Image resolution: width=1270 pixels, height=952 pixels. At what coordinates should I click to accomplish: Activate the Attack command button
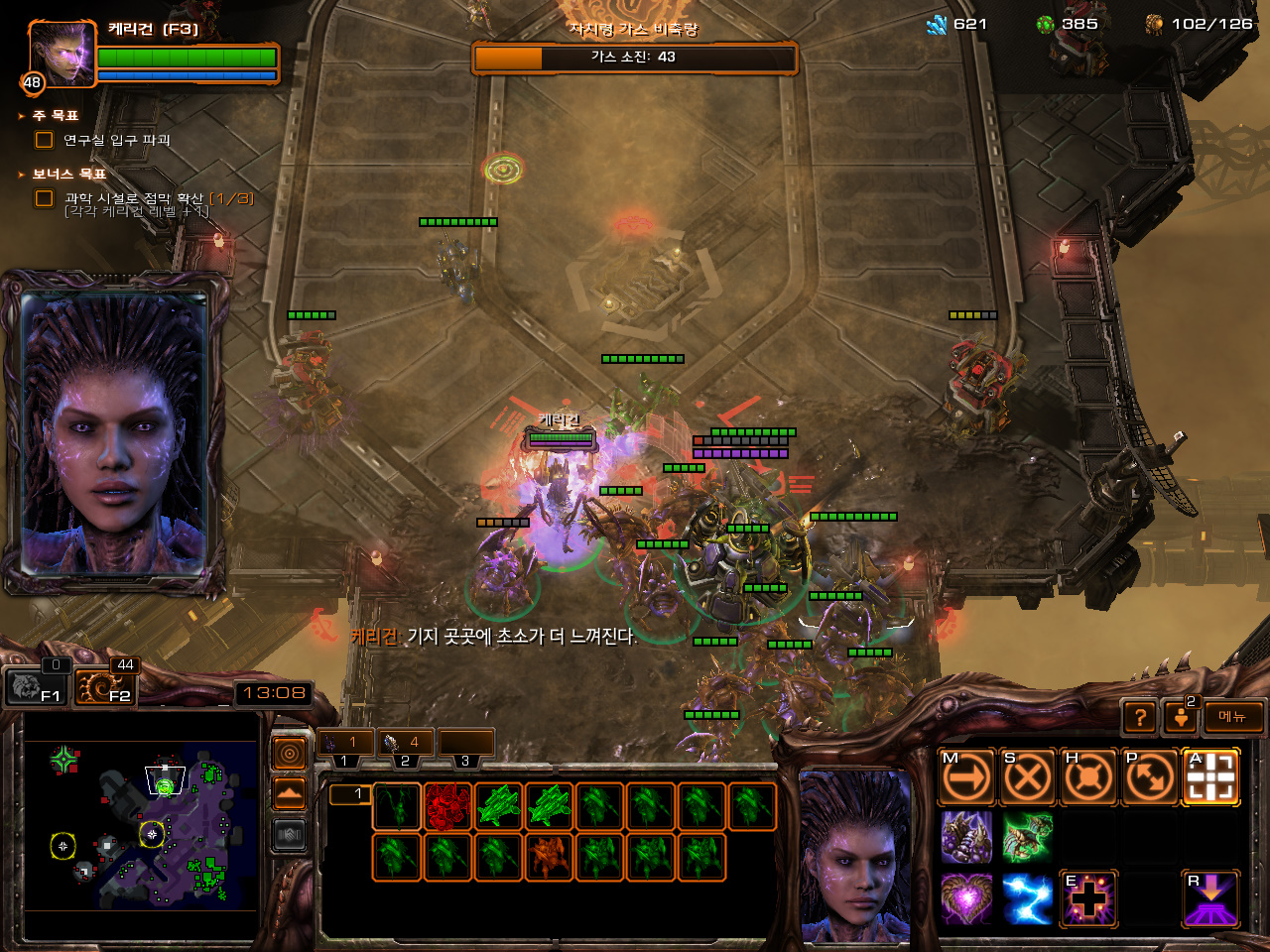1210,777
